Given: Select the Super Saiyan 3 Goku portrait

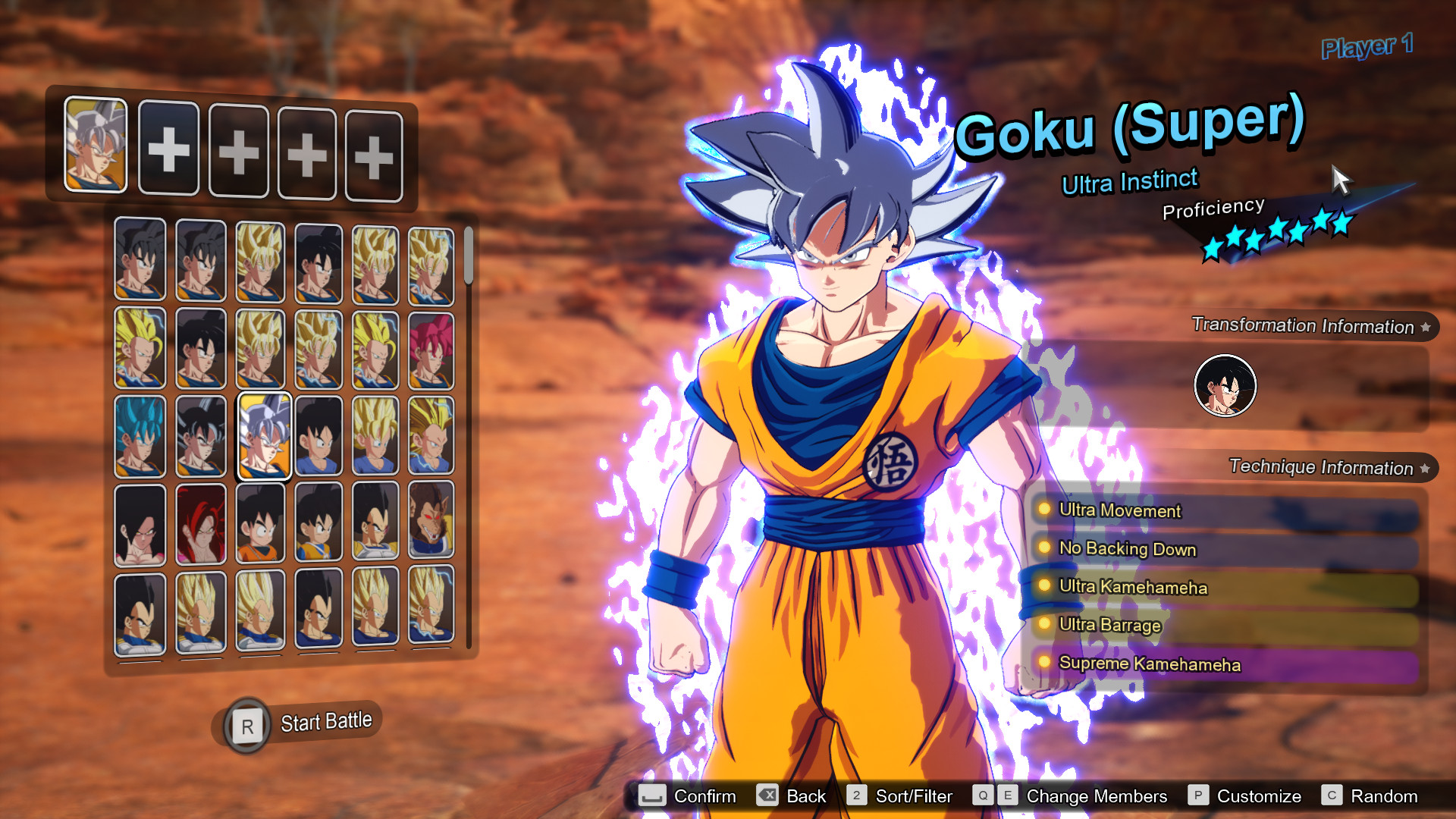Looking at the screenshot, I should 140,349.
